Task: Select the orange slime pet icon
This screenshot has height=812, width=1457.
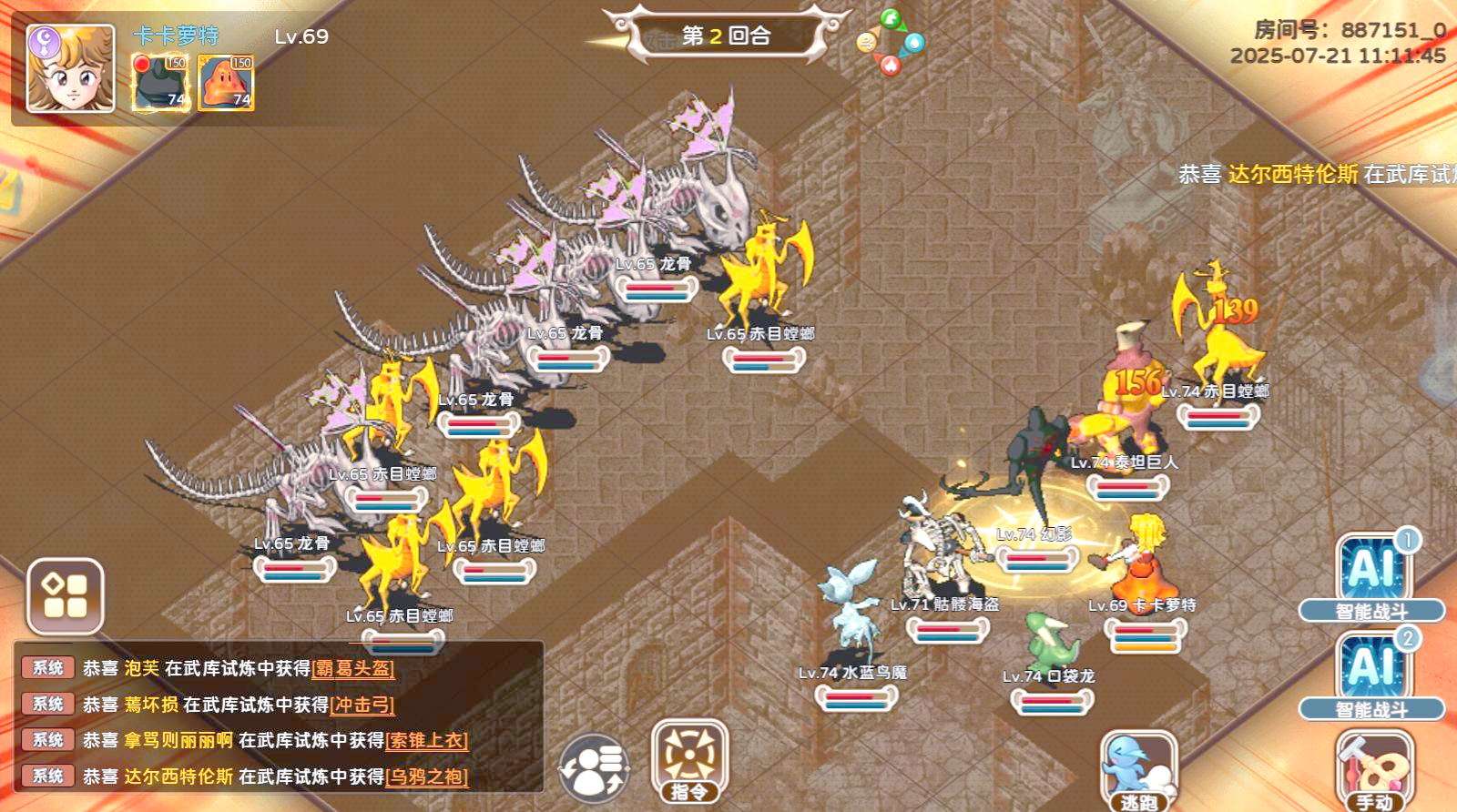Action: coord(226,82)
